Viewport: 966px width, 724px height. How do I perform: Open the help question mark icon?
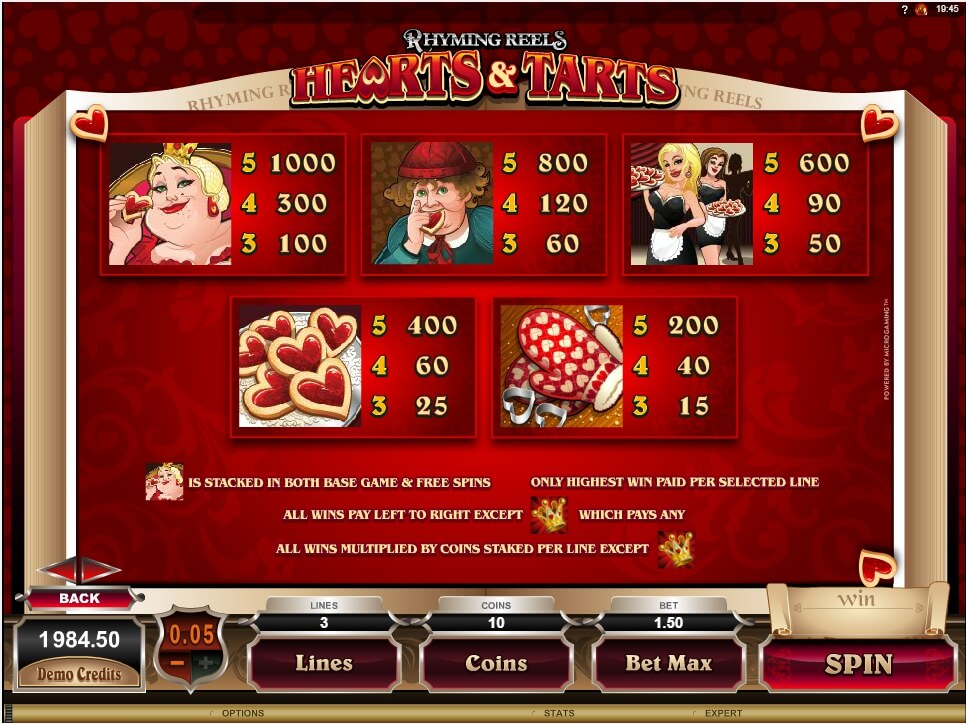pos(903,8)
